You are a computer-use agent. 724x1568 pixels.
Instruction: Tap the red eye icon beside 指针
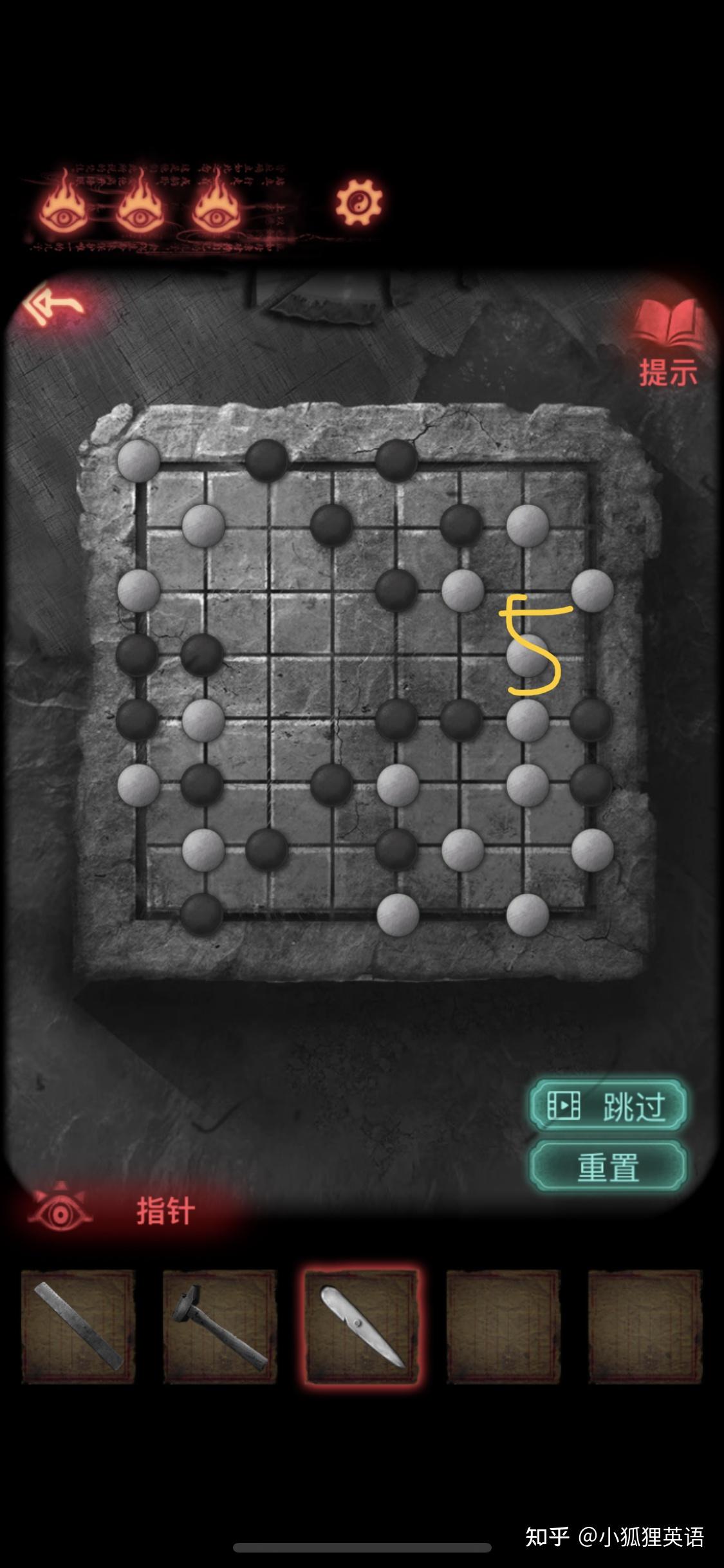pyautogui.click(x=60, y=1211)
